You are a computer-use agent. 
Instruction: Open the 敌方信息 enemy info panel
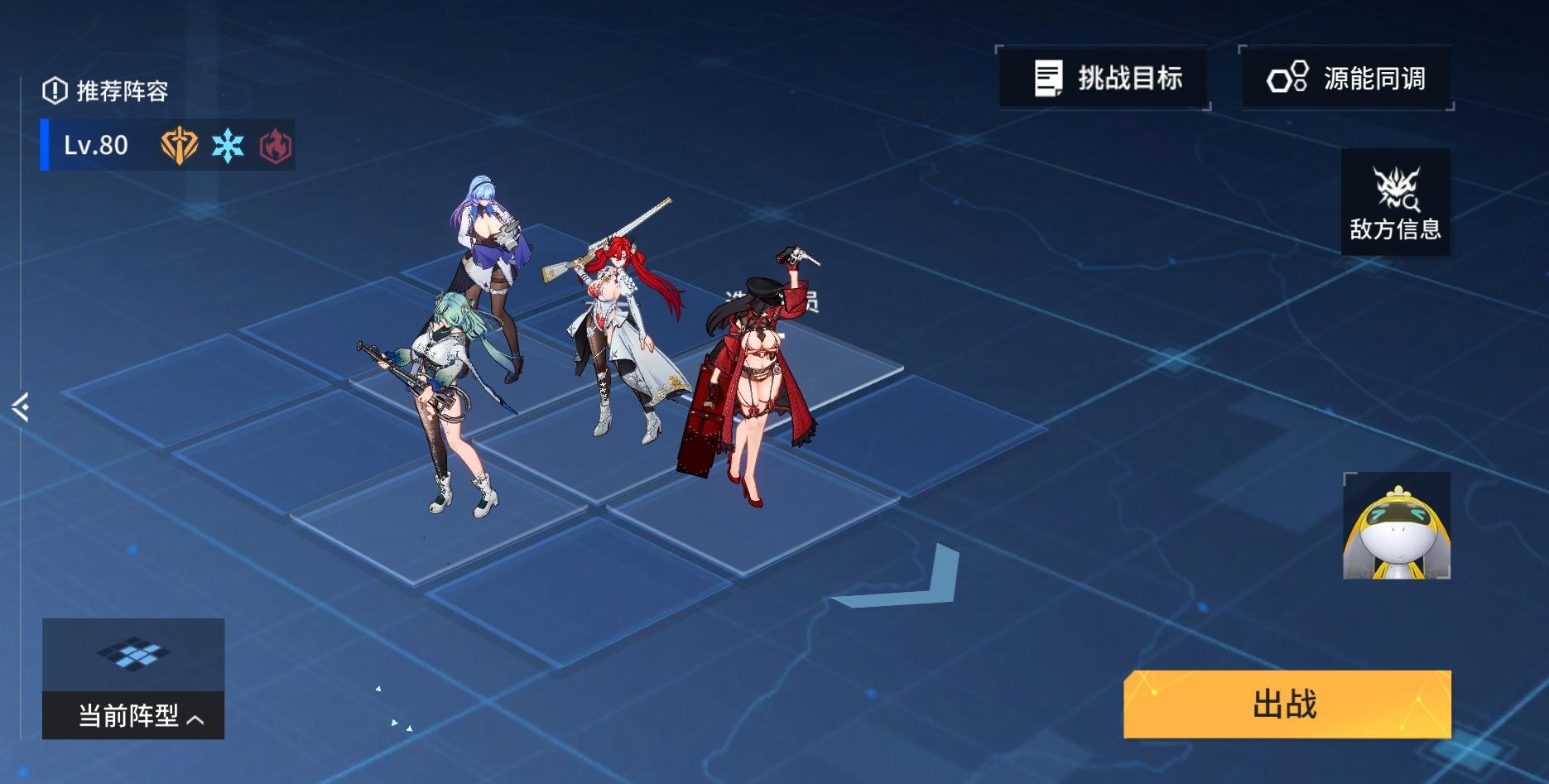1396,200
